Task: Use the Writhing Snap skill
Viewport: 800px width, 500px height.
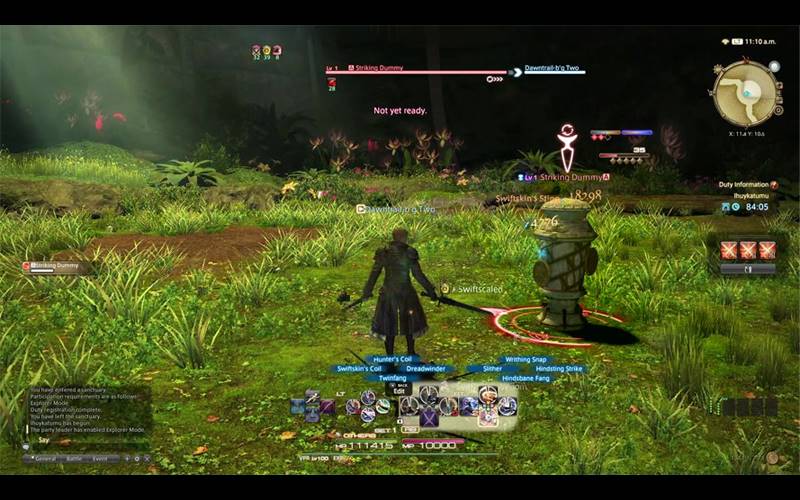Action: coord(525,359)
